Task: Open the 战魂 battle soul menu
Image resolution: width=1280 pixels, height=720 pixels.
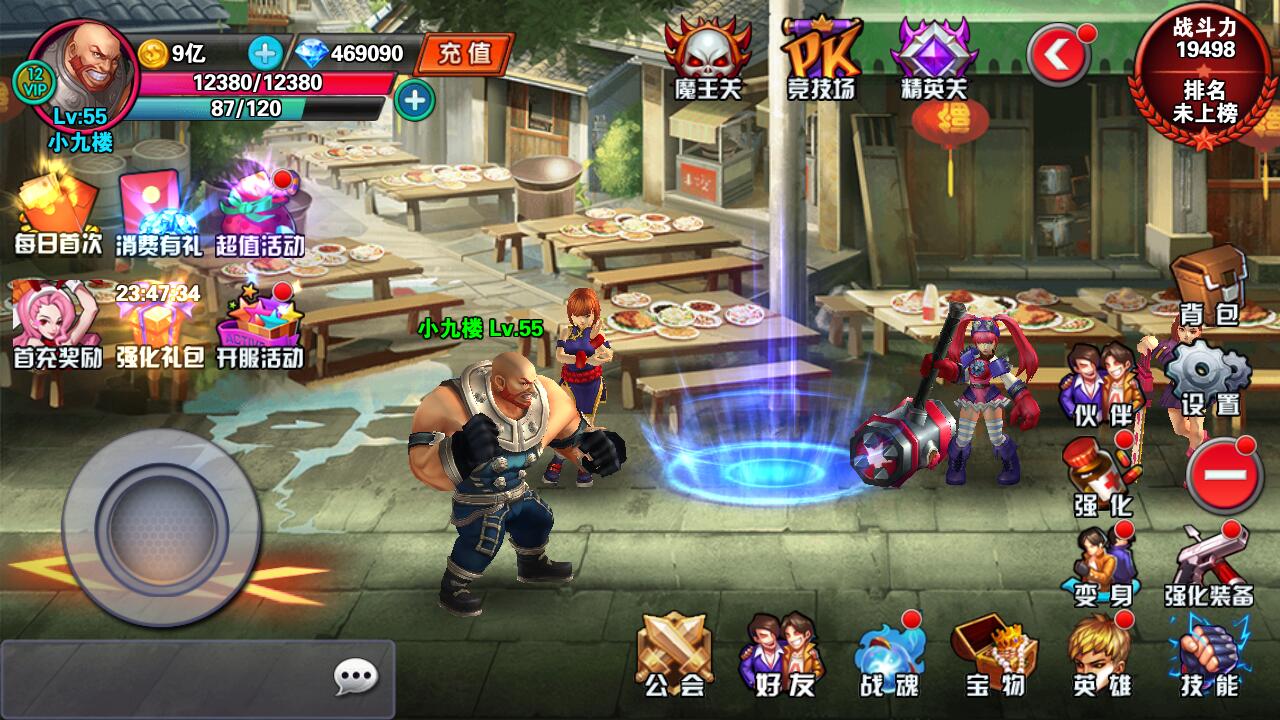Action: (x=888, y=655)
